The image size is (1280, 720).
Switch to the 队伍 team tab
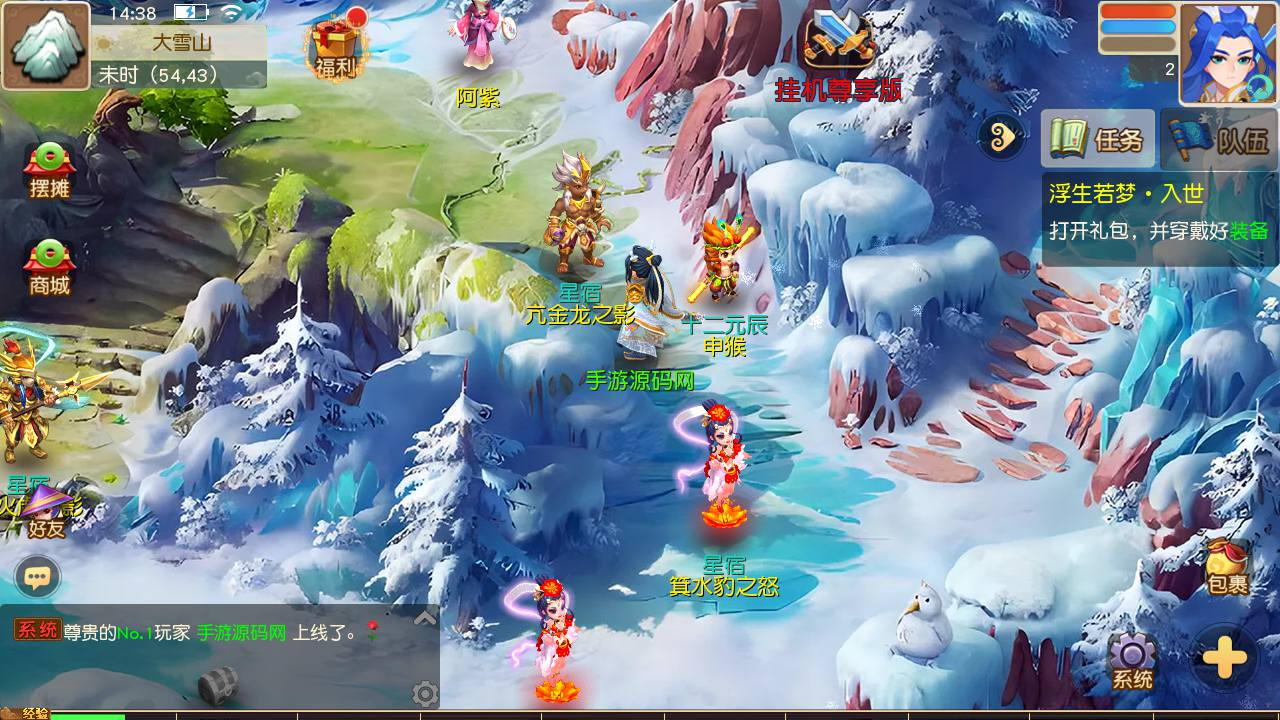pyautogui.click(x=1220, y=139)
